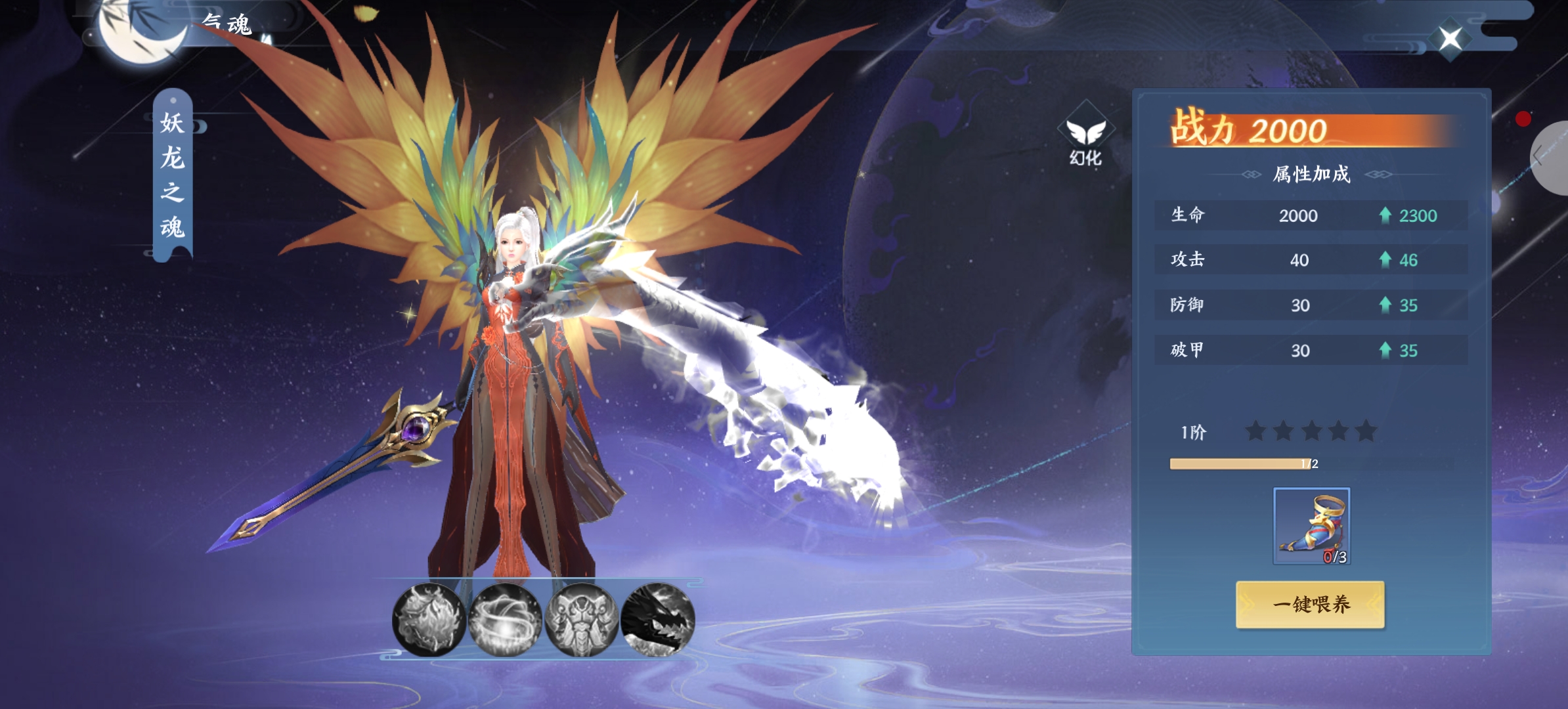Close the 气魂 screen with the X
This screenshot has height=709, width=1568.
pos(1450,39)
